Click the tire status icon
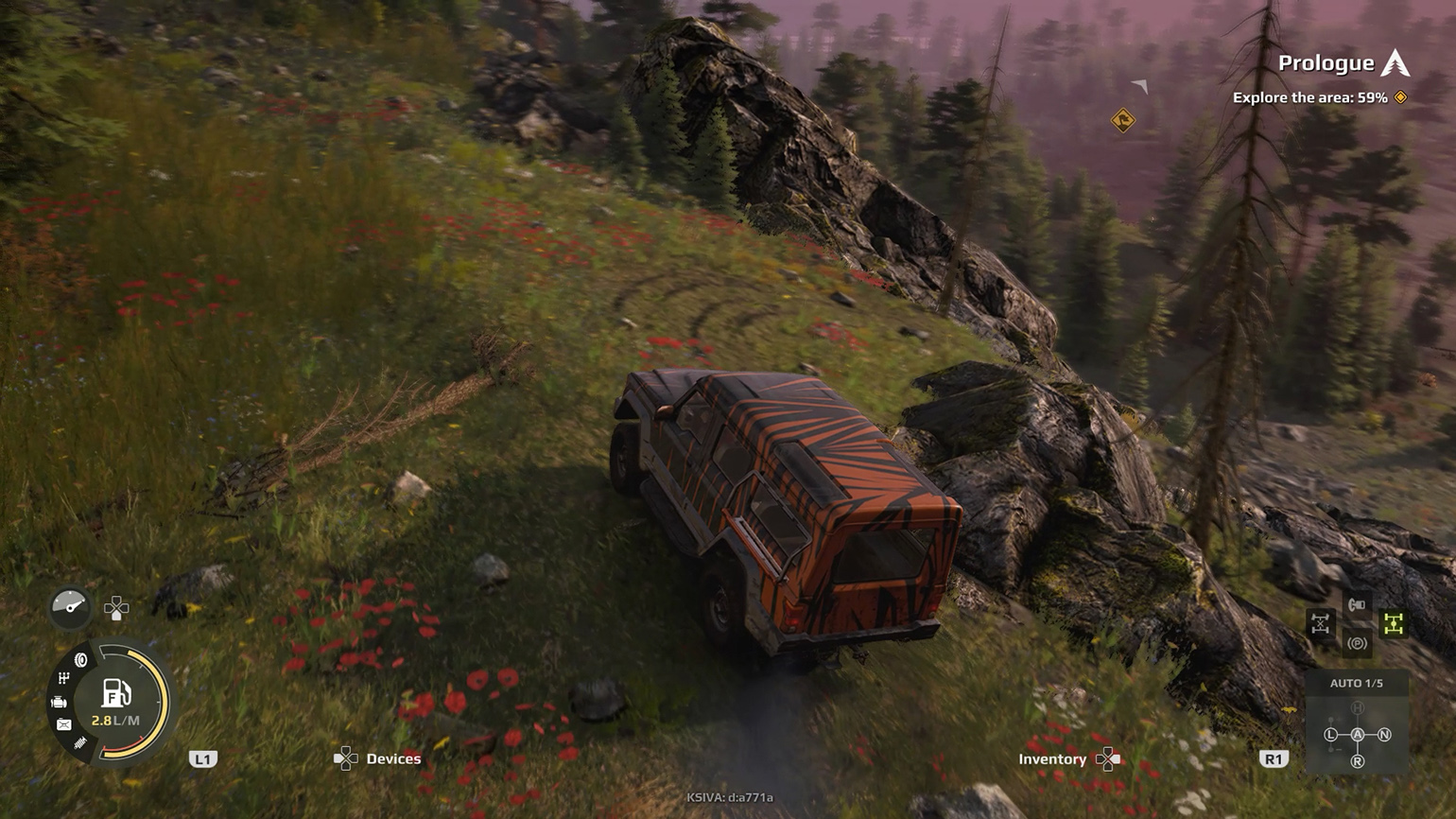 click(x=80, y=659)
